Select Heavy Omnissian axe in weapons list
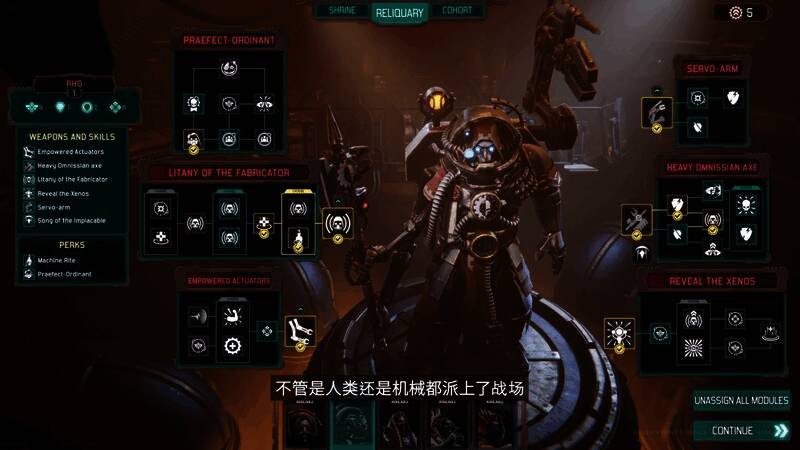Viewport: 800px width, 450px height. (72, 165)
